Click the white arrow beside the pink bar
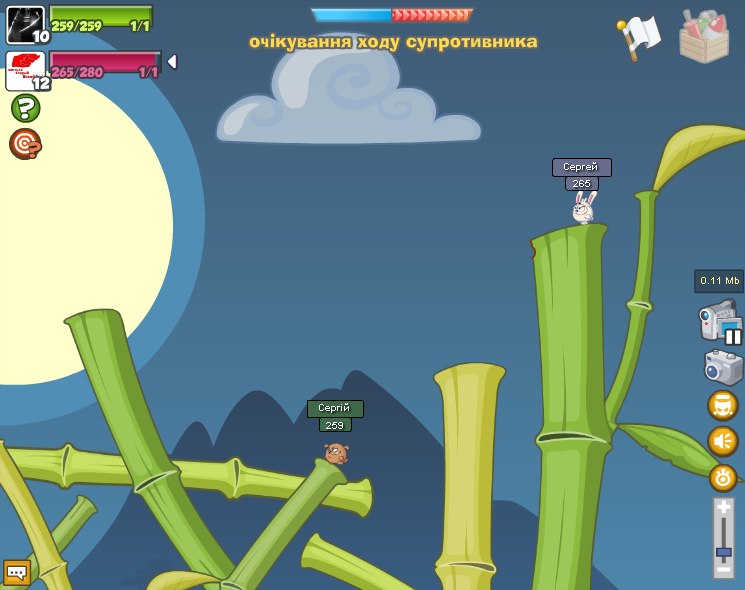 click(172, 62)
